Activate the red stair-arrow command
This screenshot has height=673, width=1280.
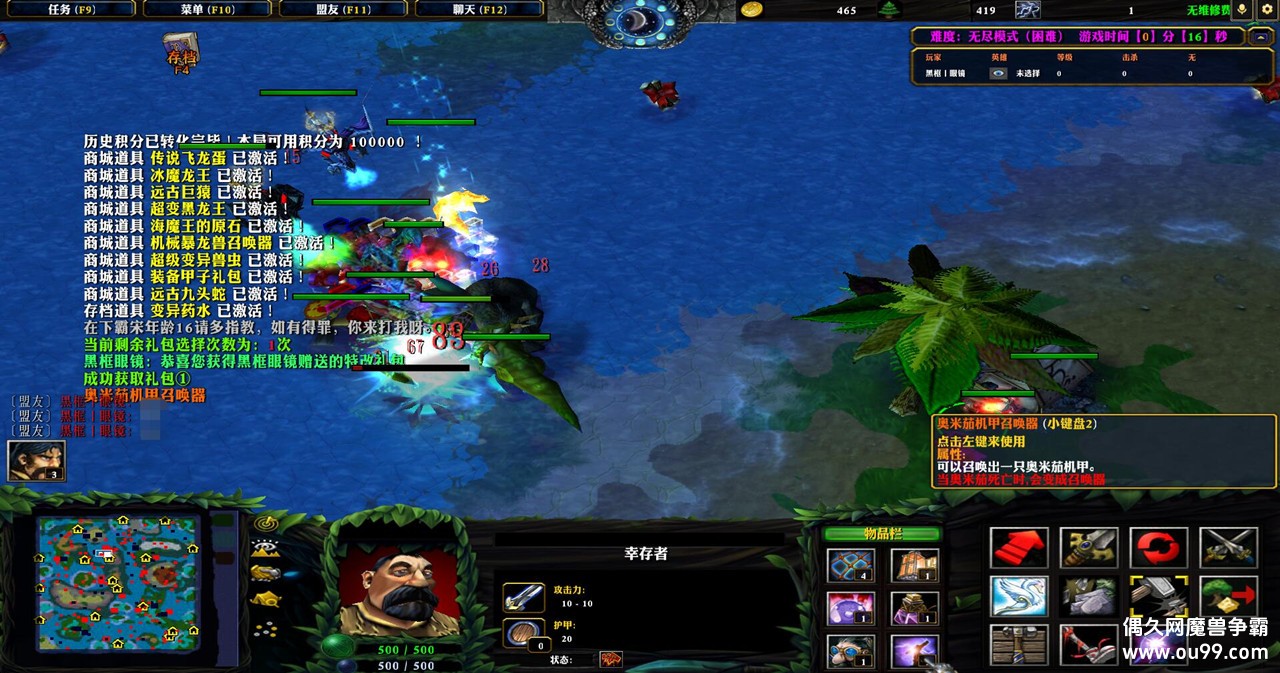tap(1019, 548)
